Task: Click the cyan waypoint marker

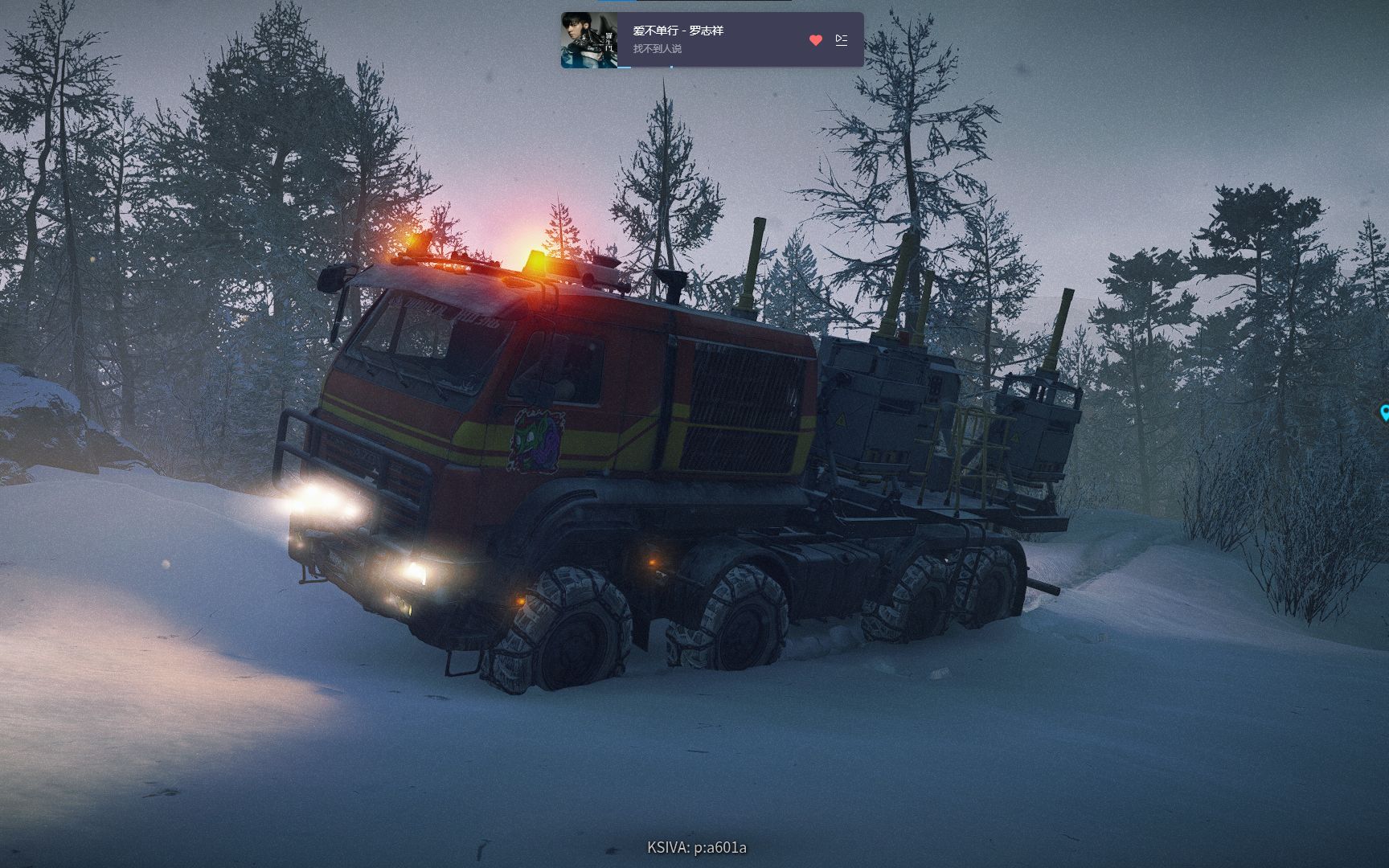Action: [x=1384, y=413]
